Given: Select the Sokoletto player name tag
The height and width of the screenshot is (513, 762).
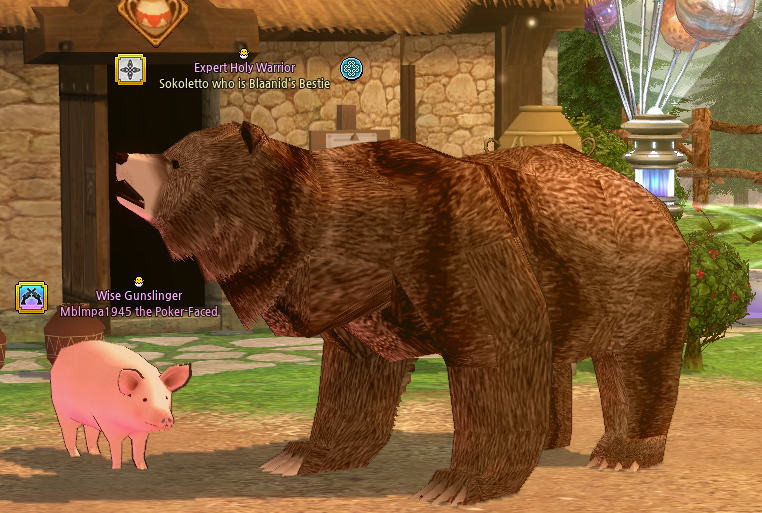Looking at the screenshot, I should [x=244, y=83].
